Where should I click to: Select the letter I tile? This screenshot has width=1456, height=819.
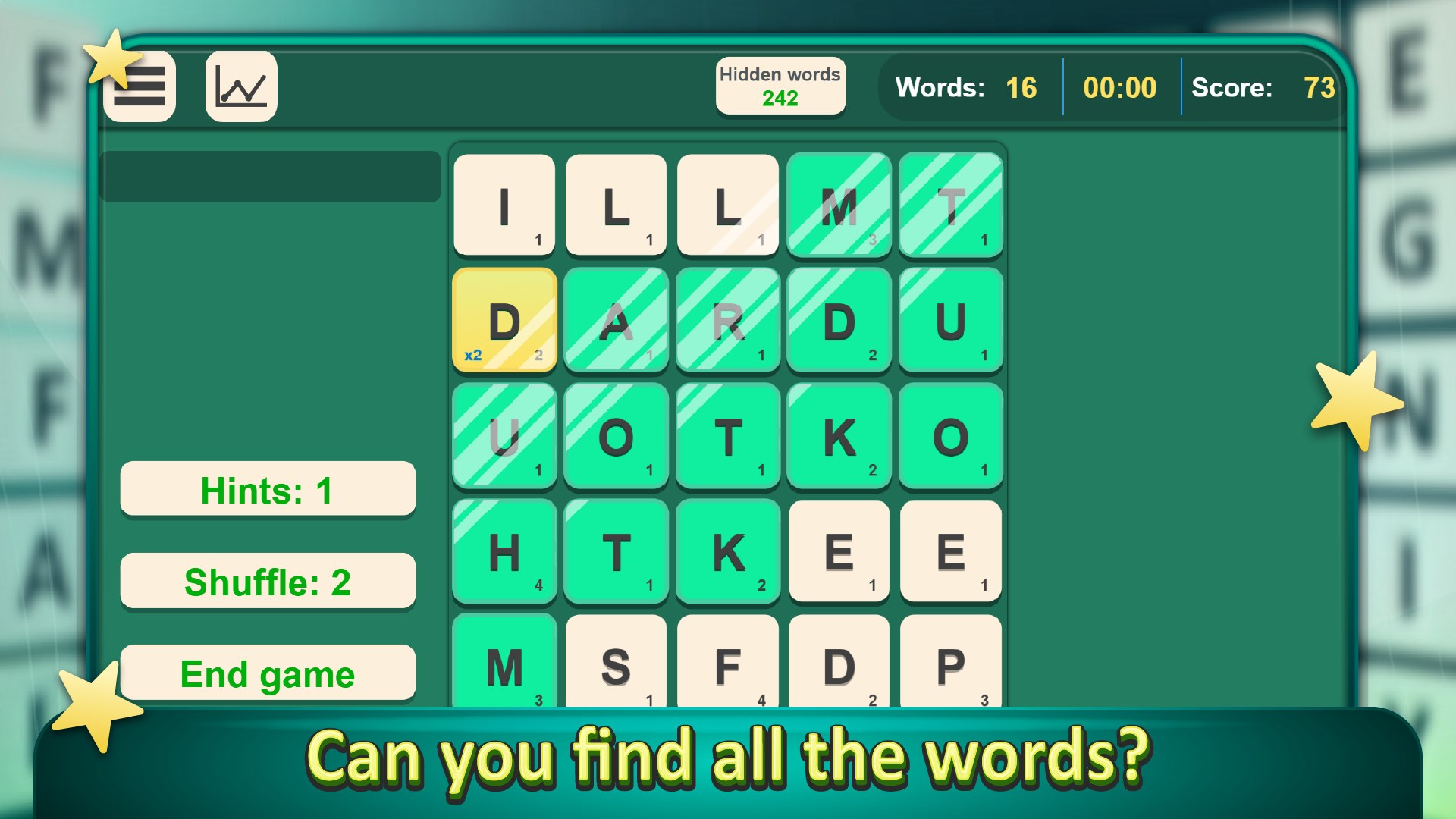[x=504, y=206]
